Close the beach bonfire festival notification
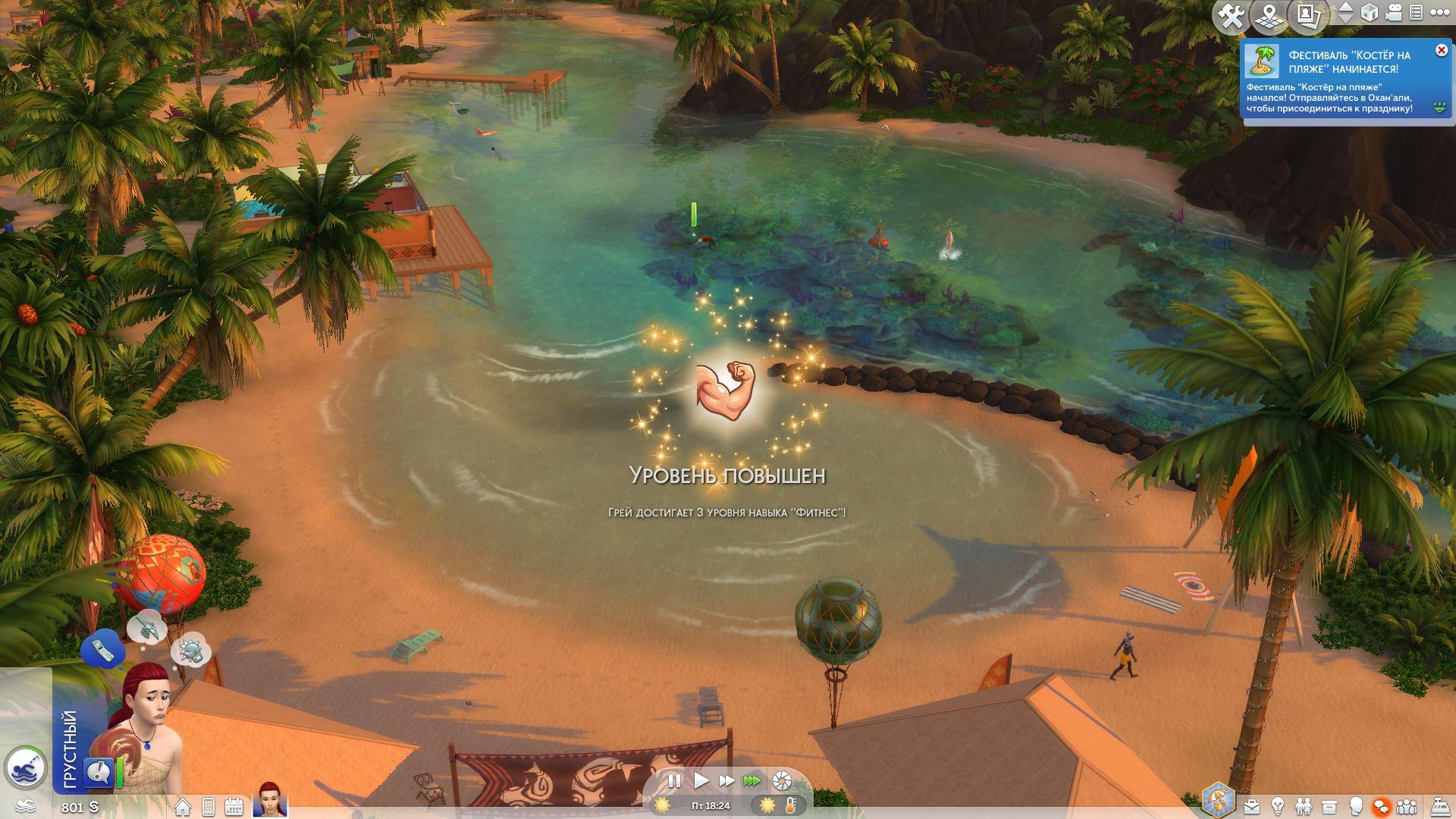This screenshot has height=819, width=1456. [1441, 51]
